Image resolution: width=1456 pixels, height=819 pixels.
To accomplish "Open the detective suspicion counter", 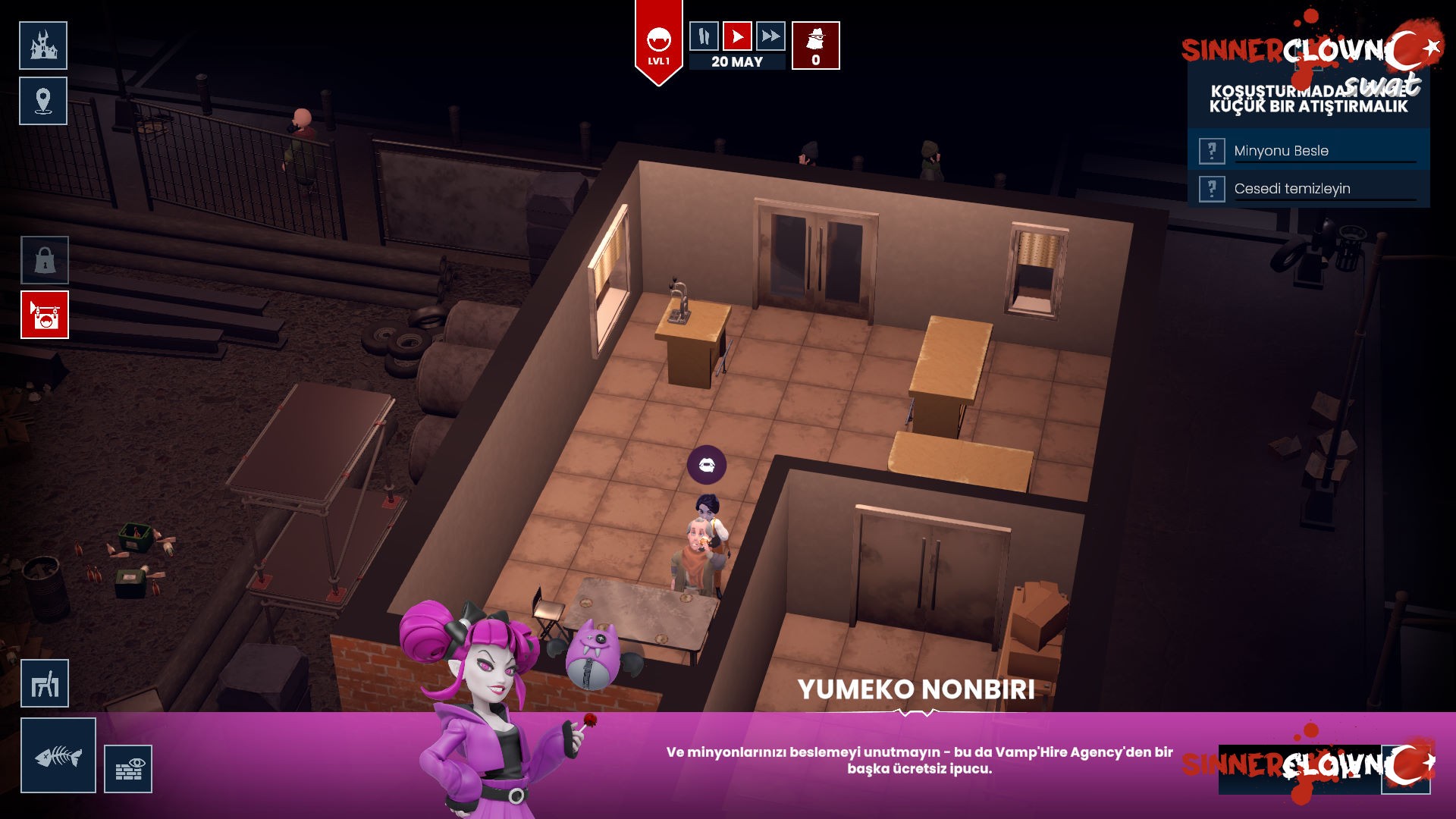I will tap(815, 45).
